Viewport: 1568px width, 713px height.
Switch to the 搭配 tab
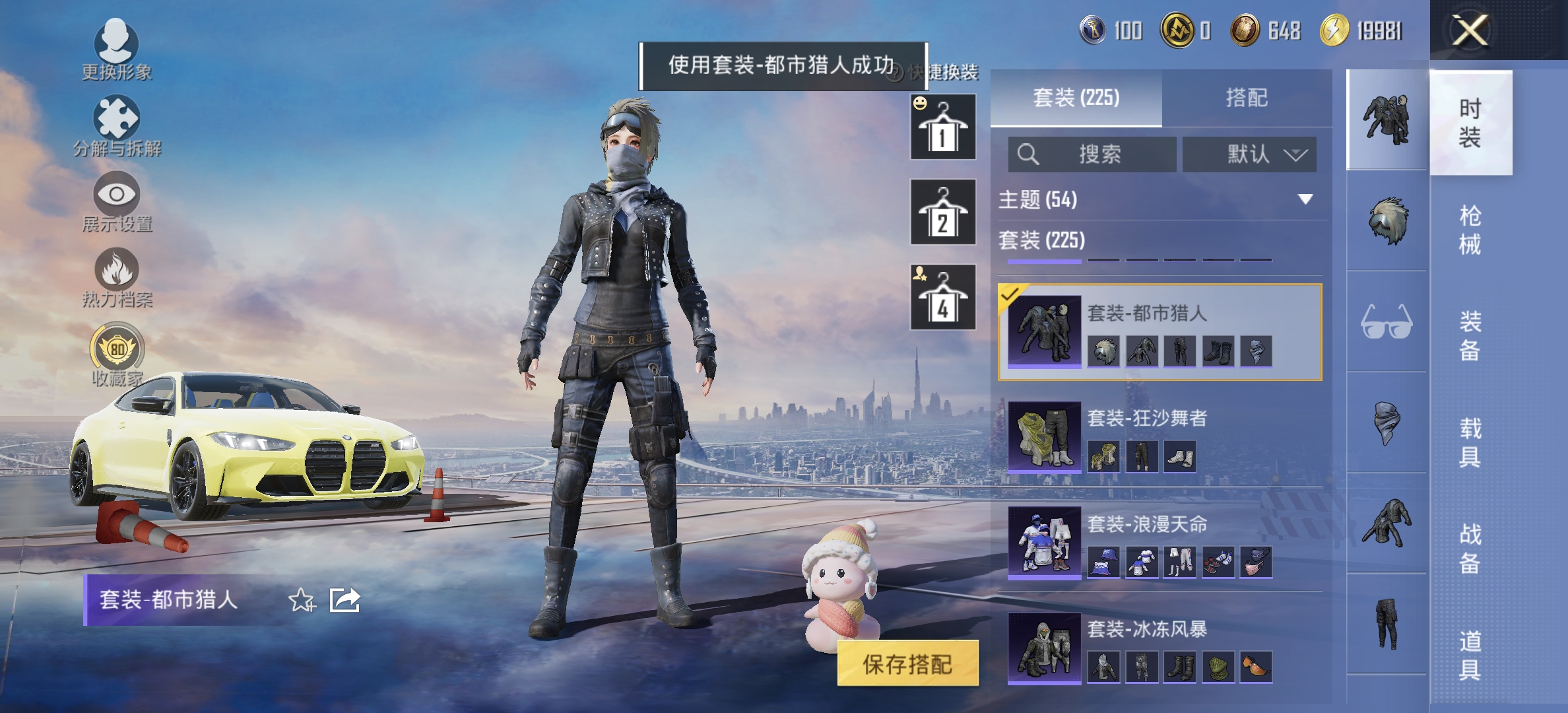(1248, 98)
